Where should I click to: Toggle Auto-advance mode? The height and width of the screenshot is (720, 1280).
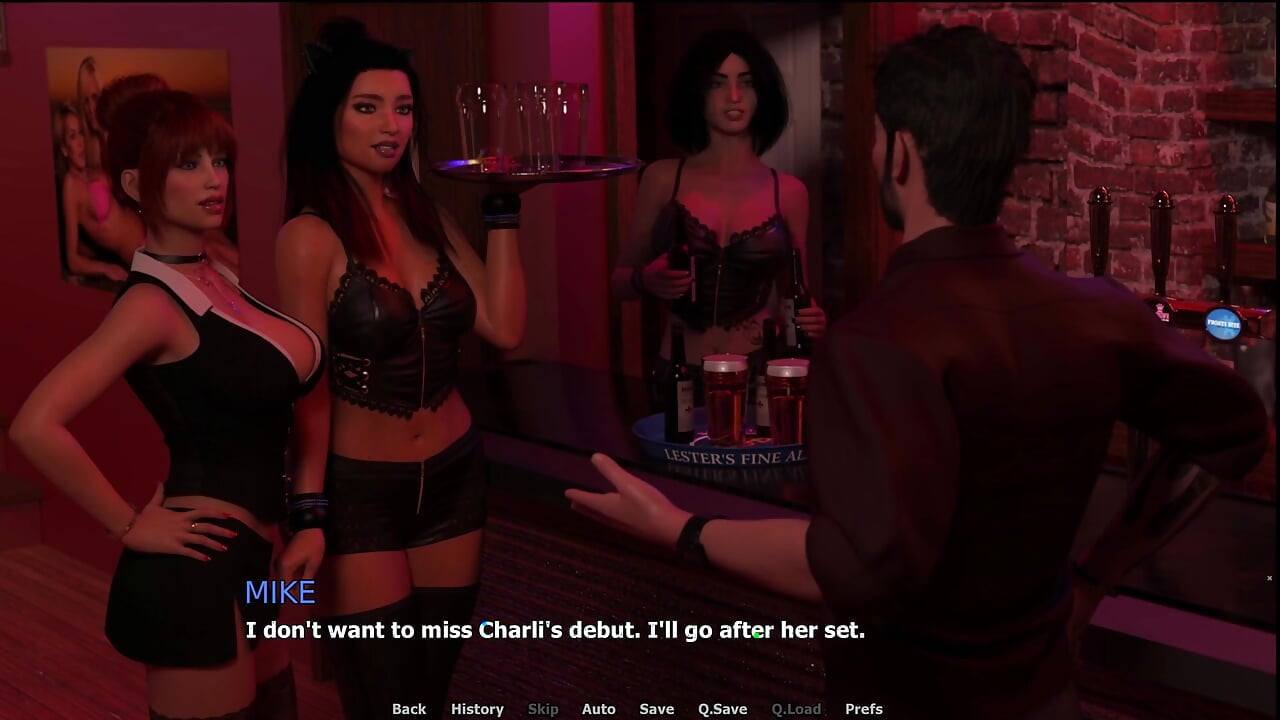(599, 708)
